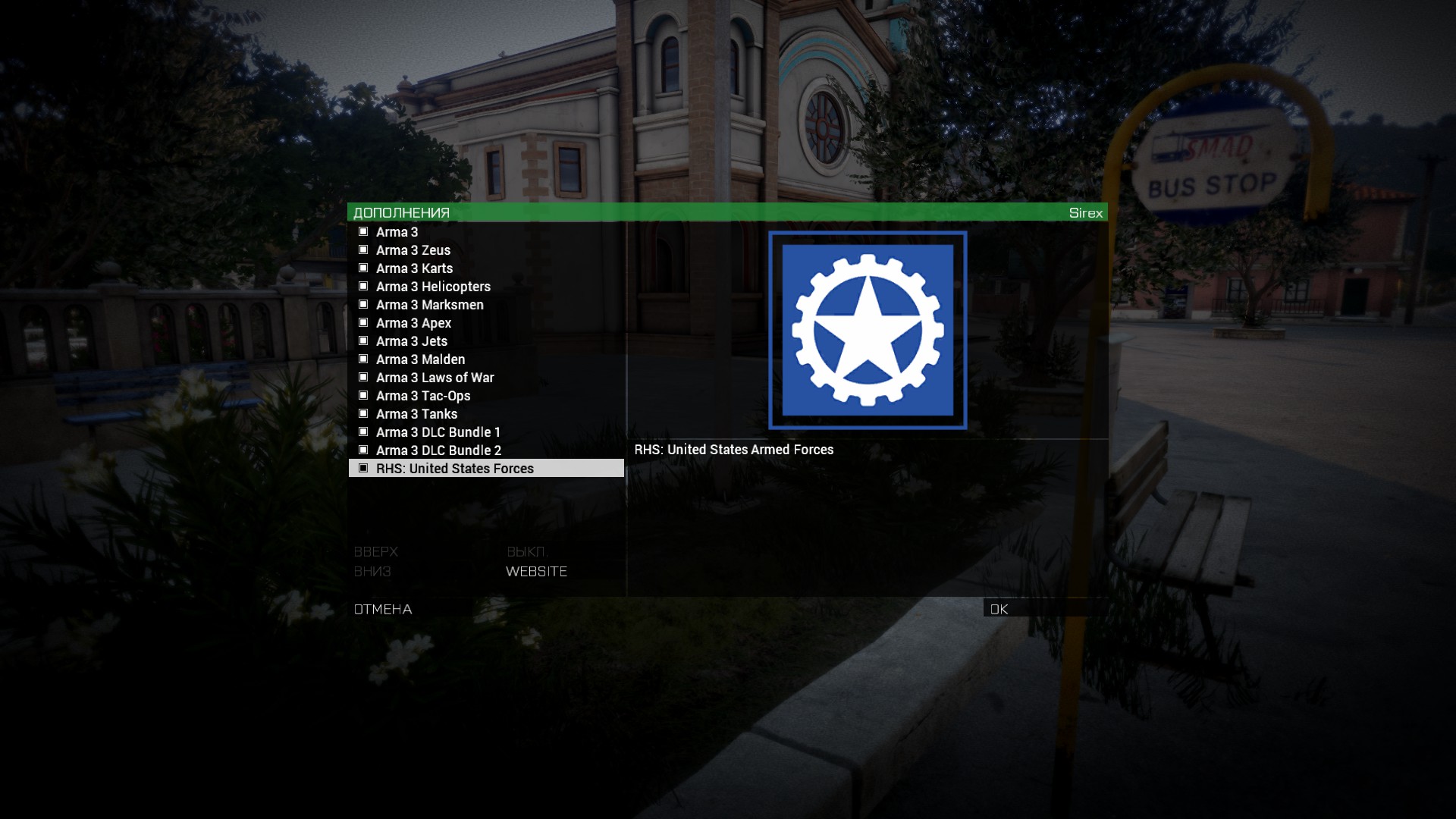Cancel with the ОТМЕНА button
The width and height of the screenshot is (1456, 819).
383,610
